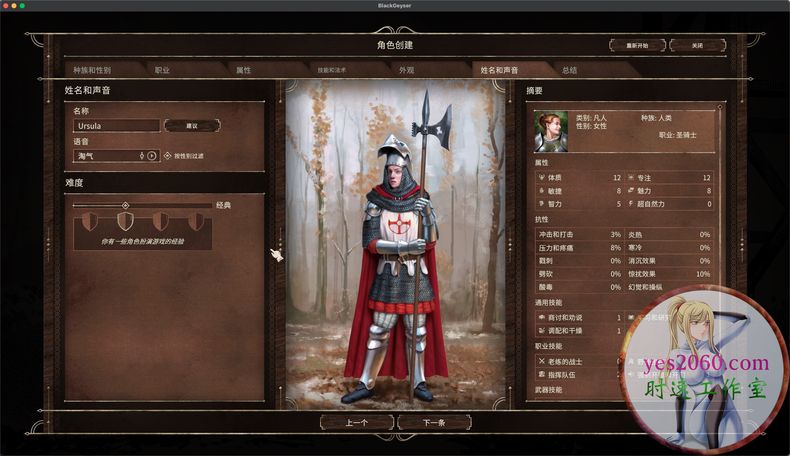Pick the highlighted second difficulty shield
This screenshot has width=790, height=456.
pos(125,220)
